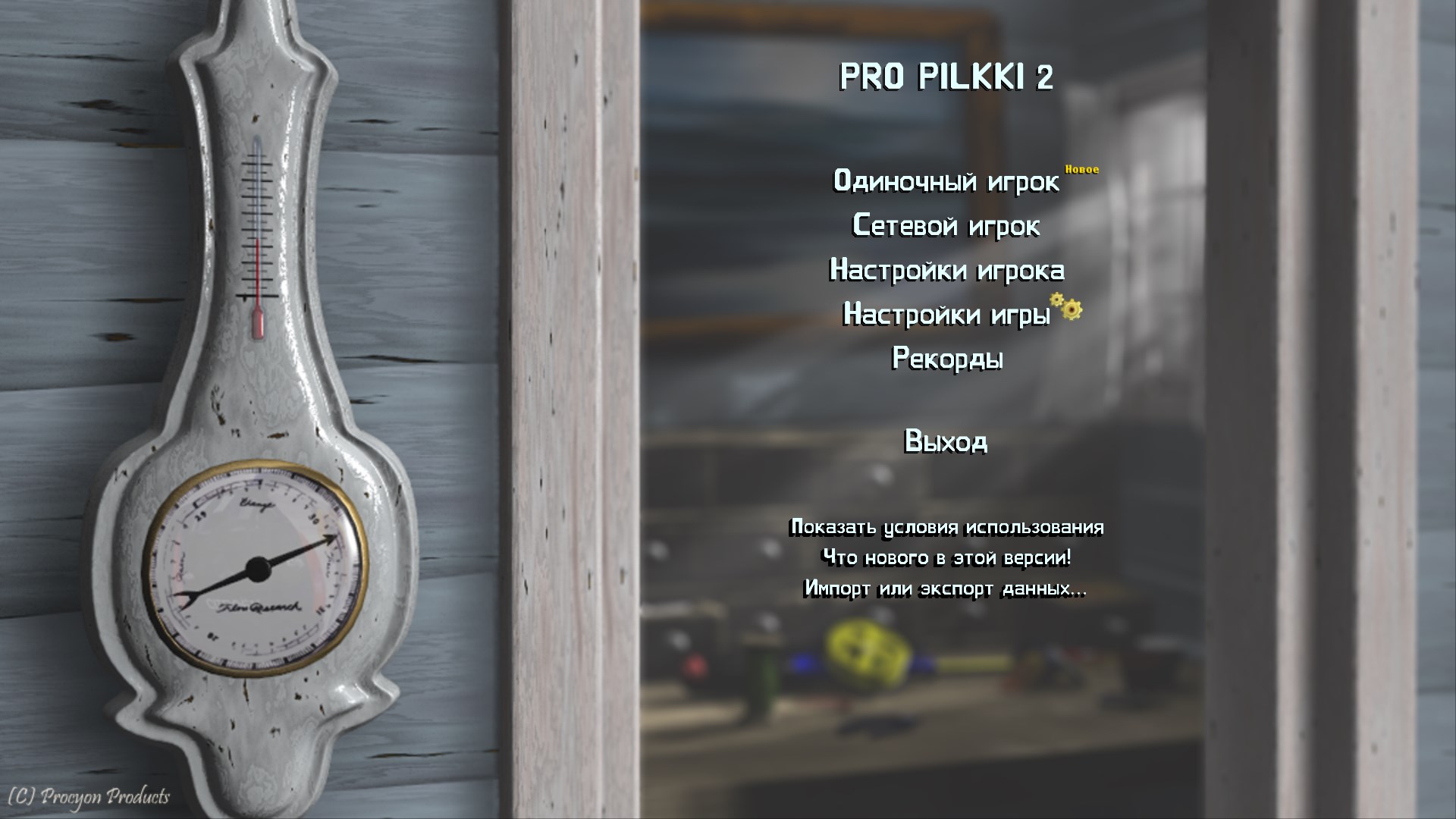Click the «(C) Procyon Products» copyright text
Viewport: 1456px width, 819px height.
click(x=87, y=798)
